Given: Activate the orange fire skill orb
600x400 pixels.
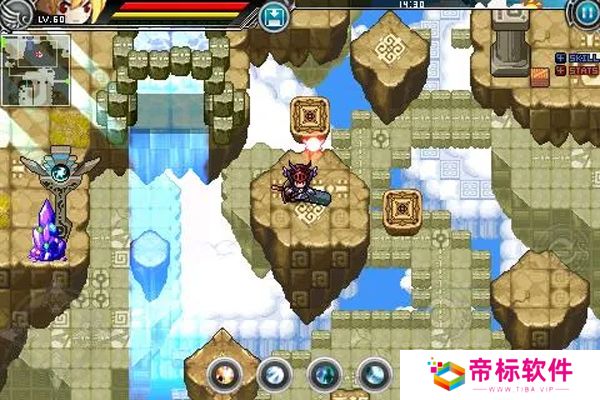Looking at the screenshot, I should tap(224, 374).
